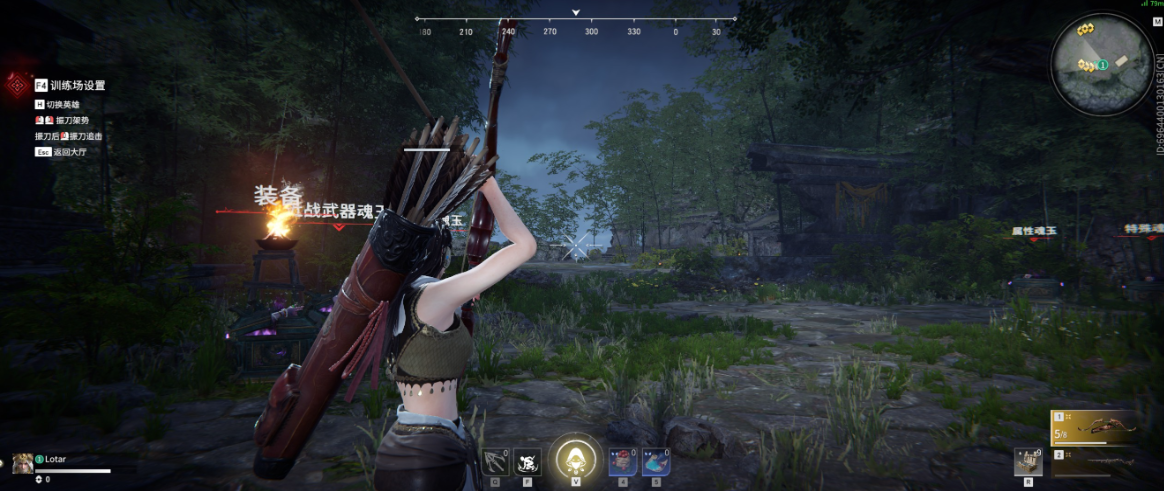Open the circular minimap
1164x491 pixels.
(x=1102, y=64)
